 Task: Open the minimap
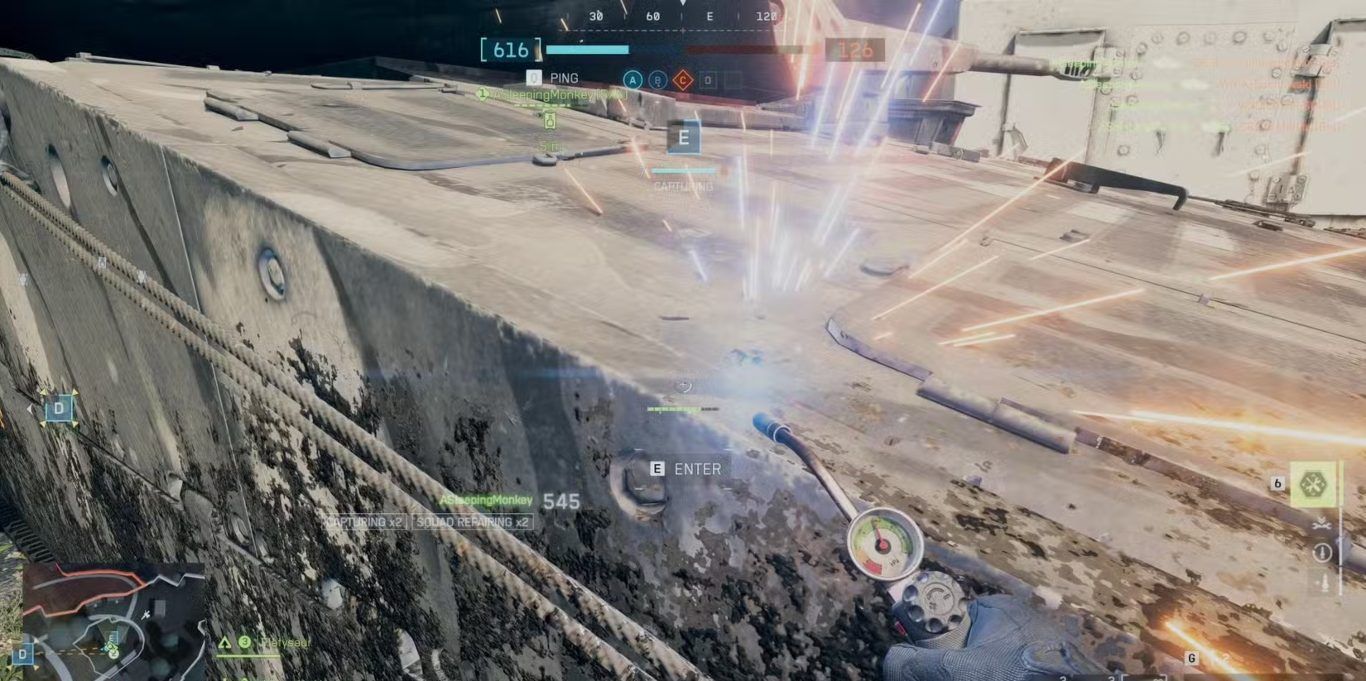click(x=112, y=614)
